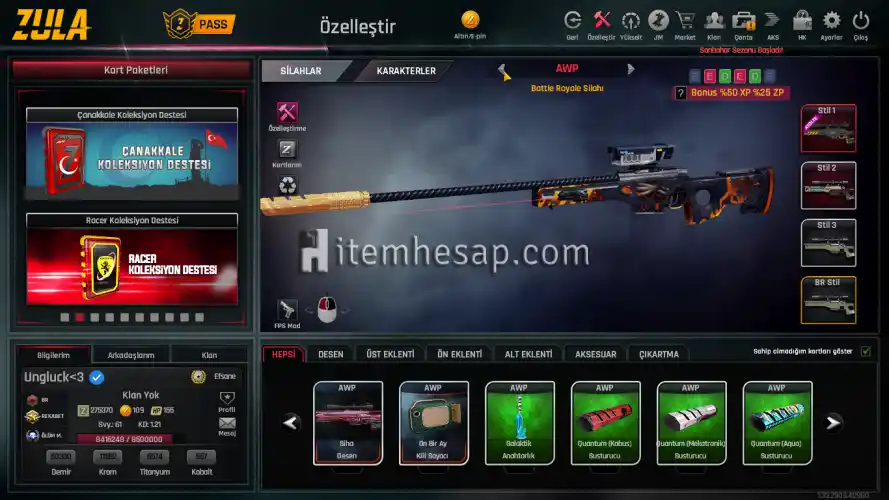
Task: Open the Market shop
Action: (x=685, y=22)
